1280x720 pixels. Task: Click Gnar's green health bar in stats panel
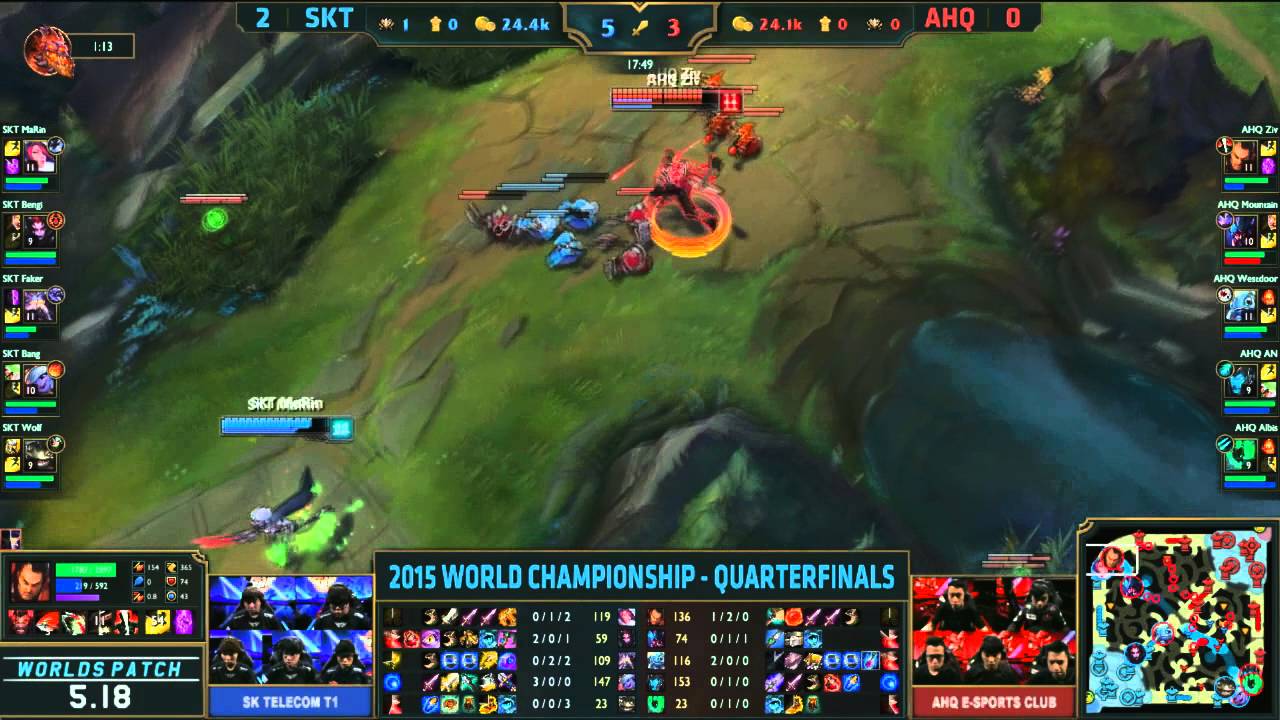[85, 571]
